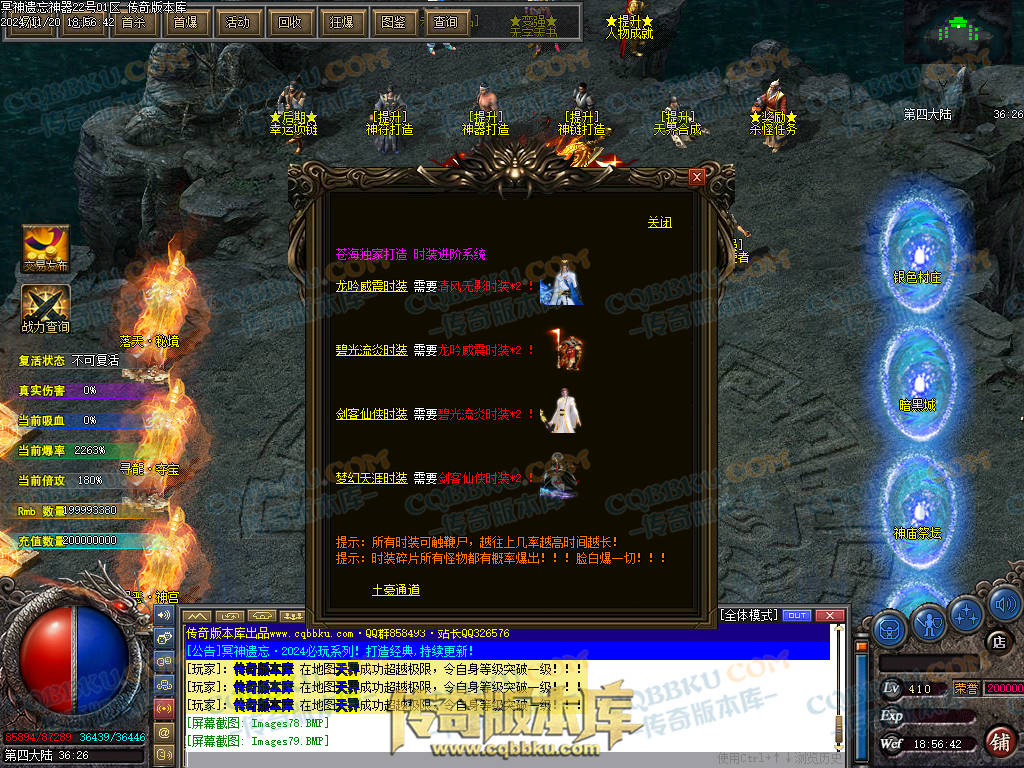Open the 首杀 top menu button

[x=133, y=22]
